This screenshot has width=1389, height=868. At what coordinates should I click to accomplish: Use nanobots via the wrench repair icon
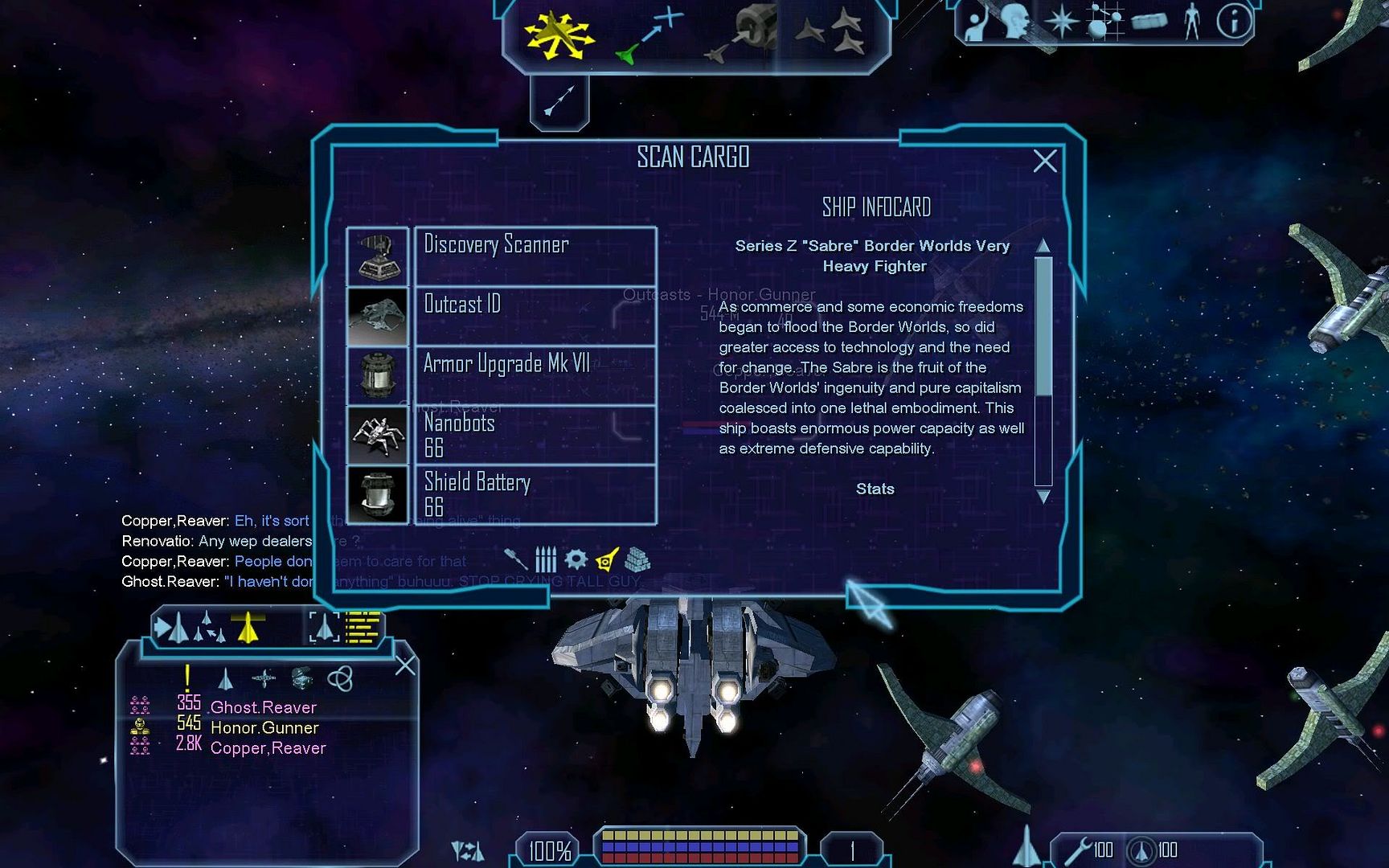pyautogui.click(x=1079, y=850)
